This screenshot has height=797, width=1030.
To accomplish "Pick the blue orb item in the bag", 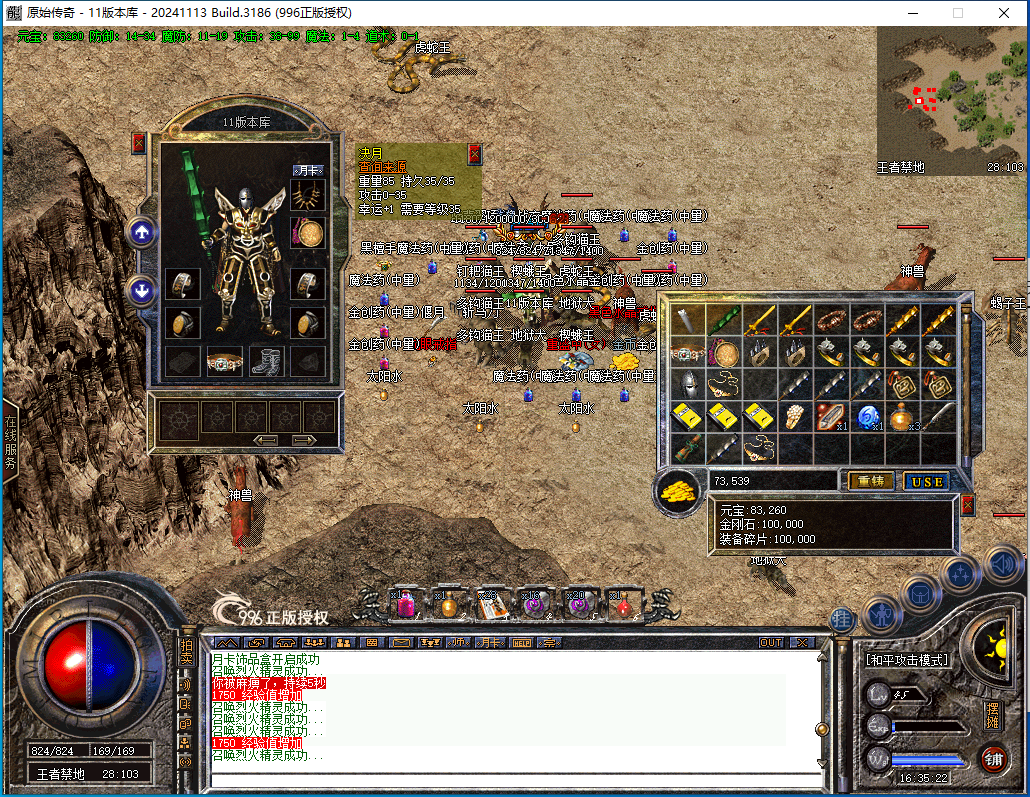I will [868, 416].
